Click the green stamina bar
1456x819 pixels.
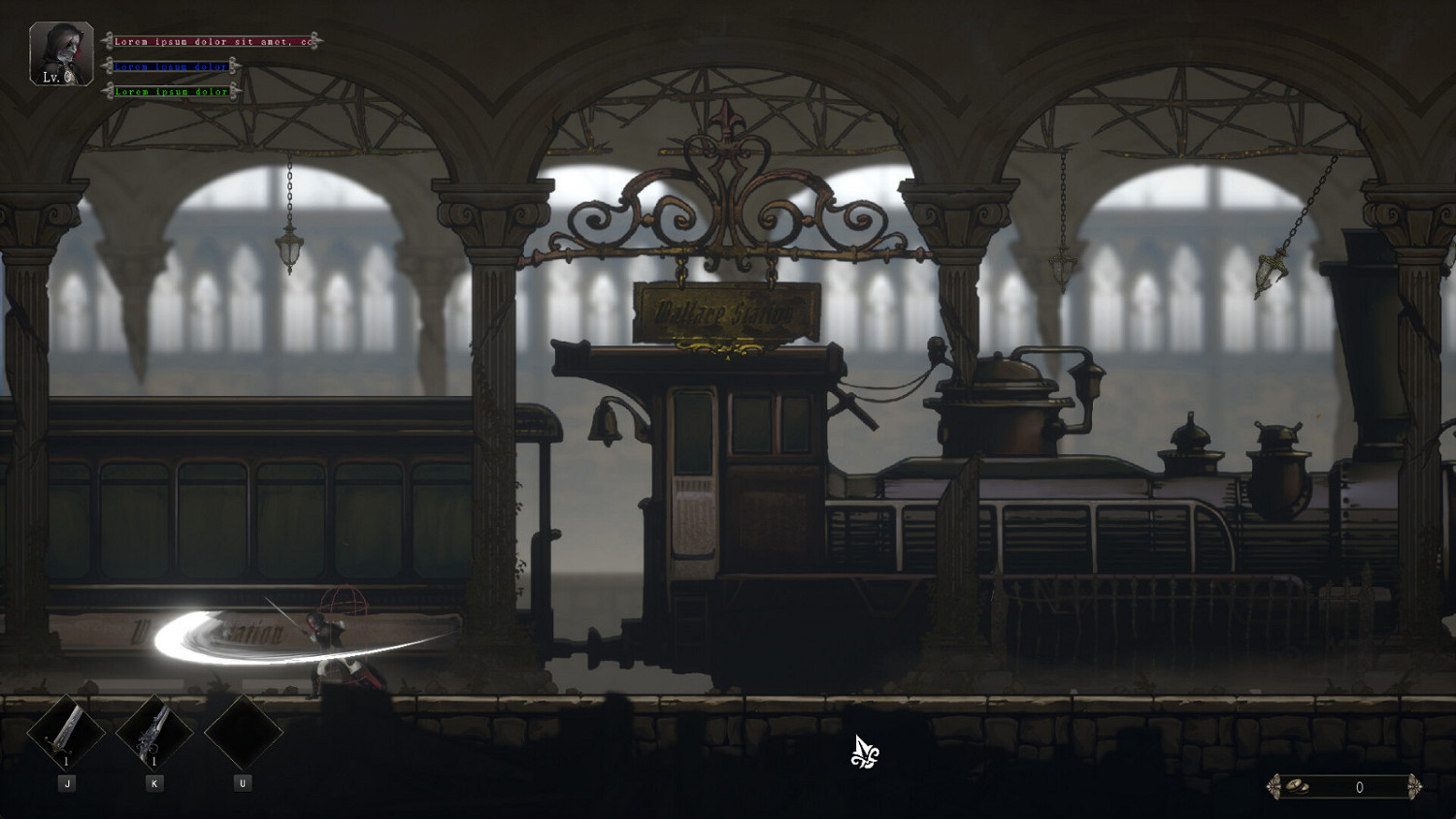[x=170, y=92]
